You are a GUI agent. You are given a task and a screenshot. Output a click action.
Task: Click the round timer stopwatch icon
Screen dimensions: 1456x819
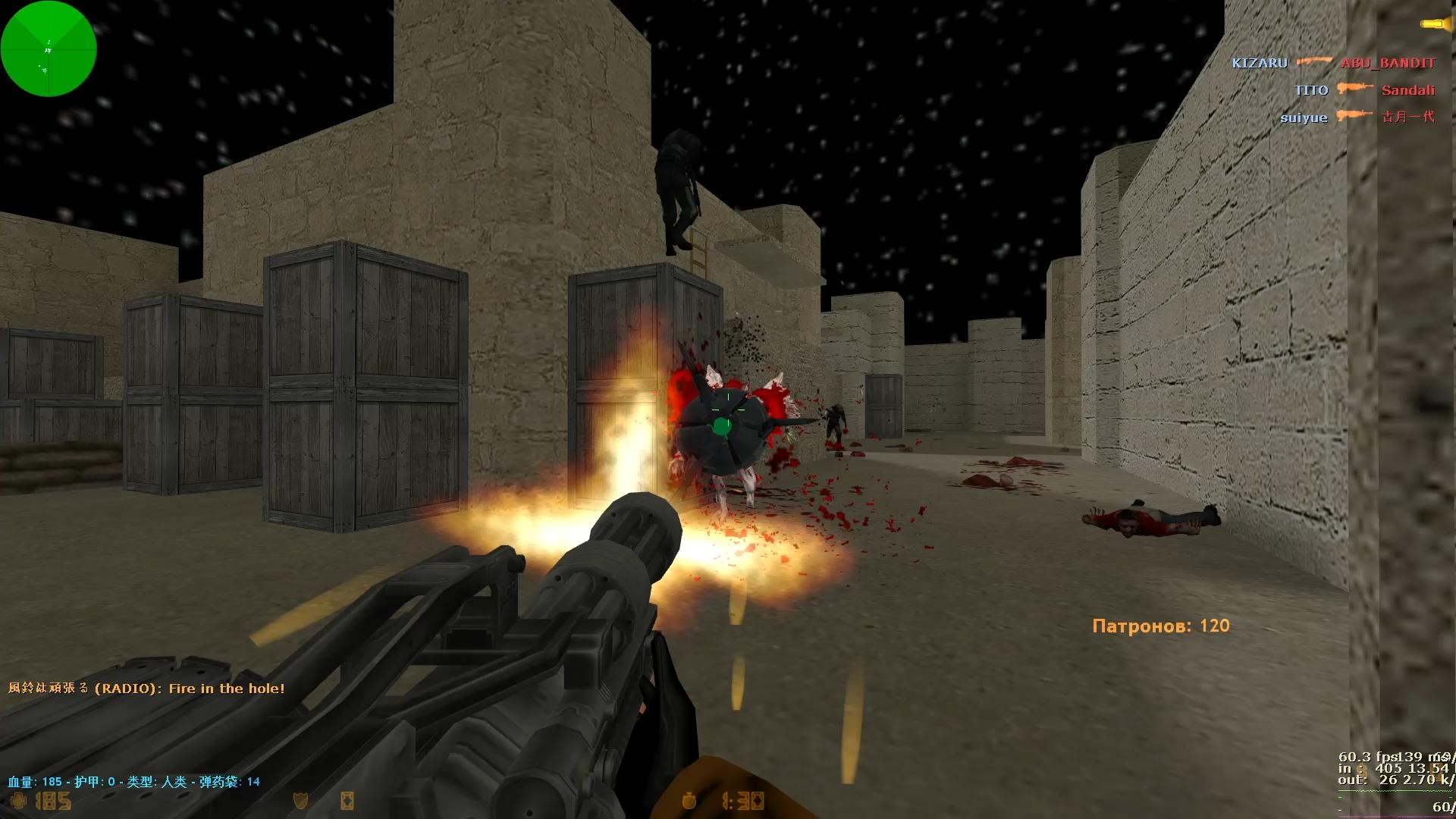[x=689, y=801]
